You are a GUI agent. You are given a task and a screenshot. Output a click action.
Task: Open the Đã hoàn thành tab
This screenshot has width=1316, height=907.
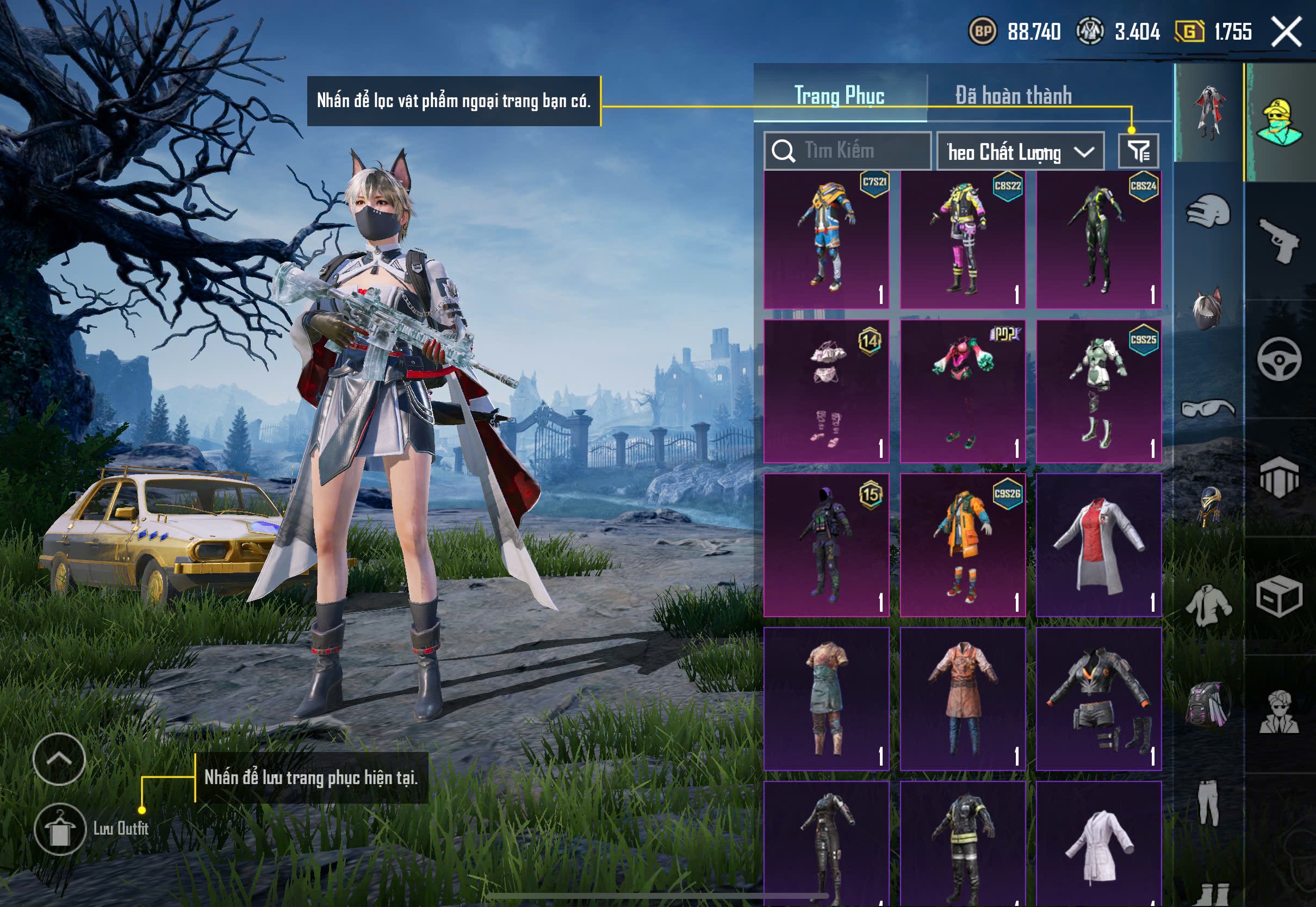pos(1013,95)
